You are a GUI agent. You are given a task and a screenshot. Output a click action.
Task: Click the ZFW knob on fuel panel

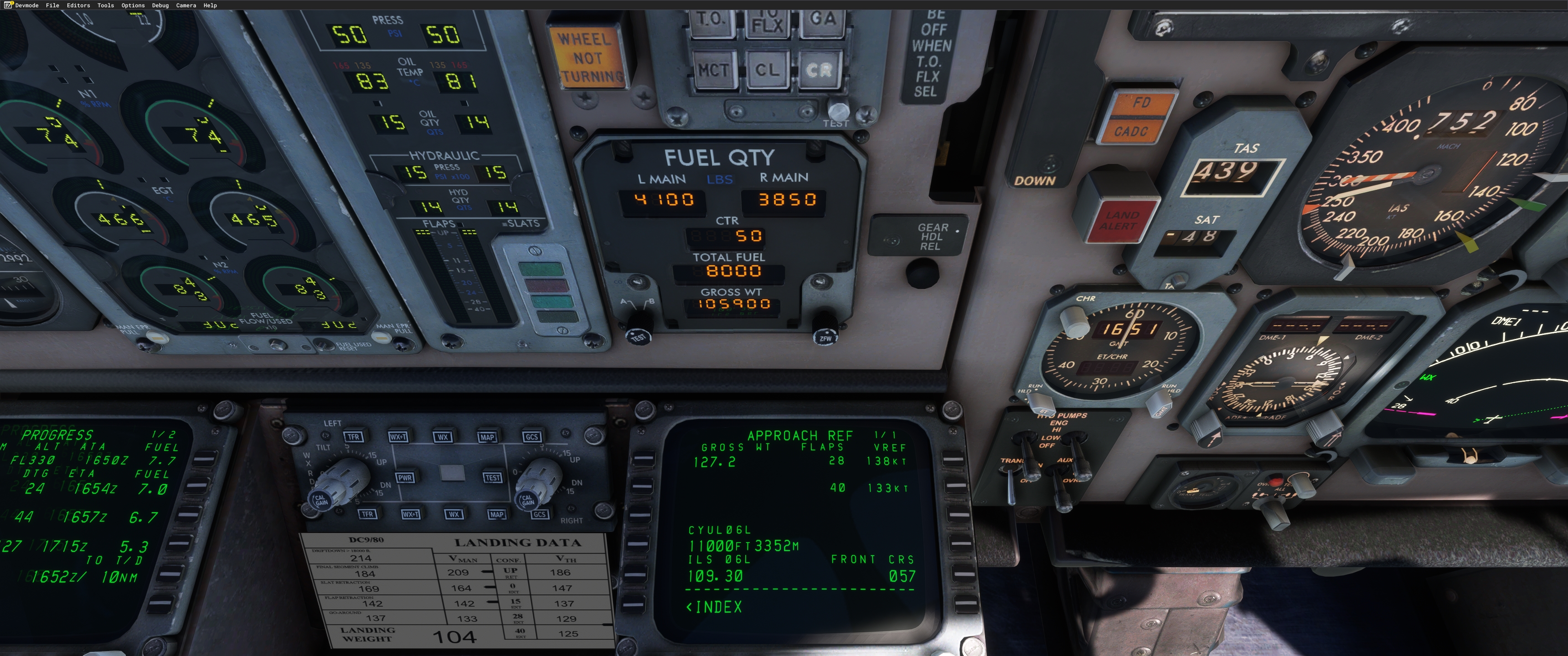825,332
